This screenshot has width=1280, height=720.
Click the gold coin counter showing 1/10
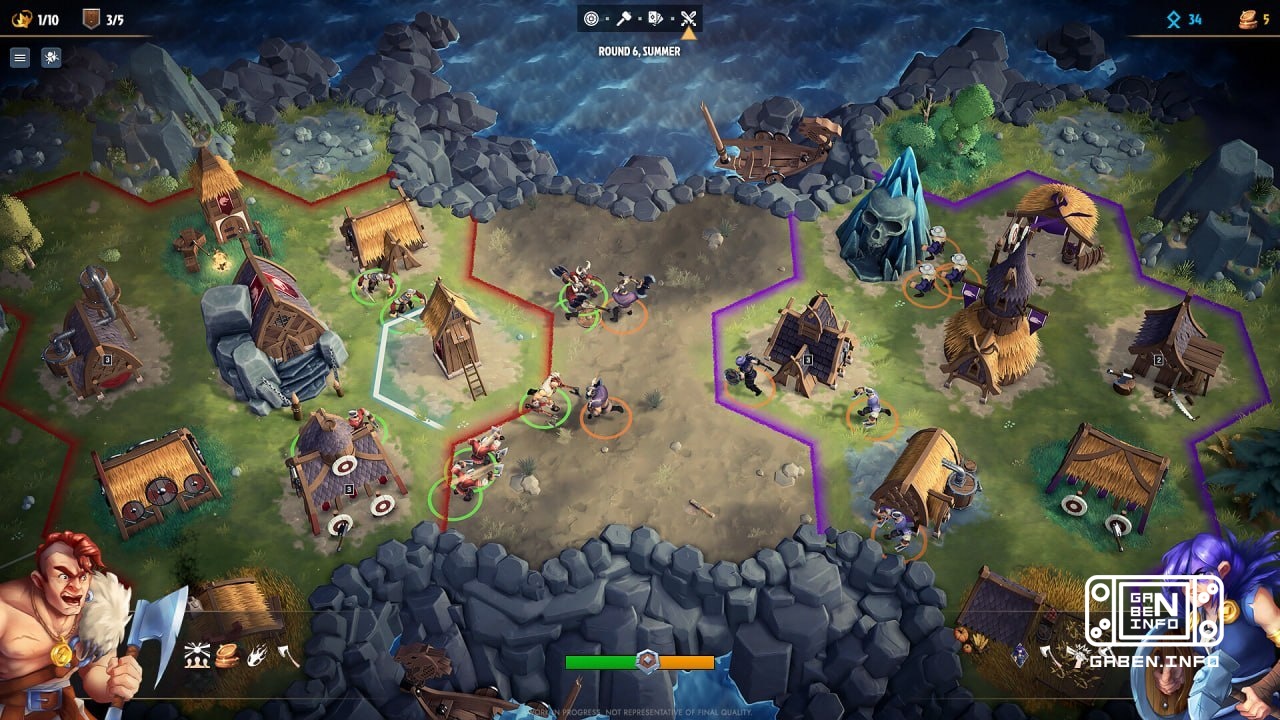click(34, 17)
